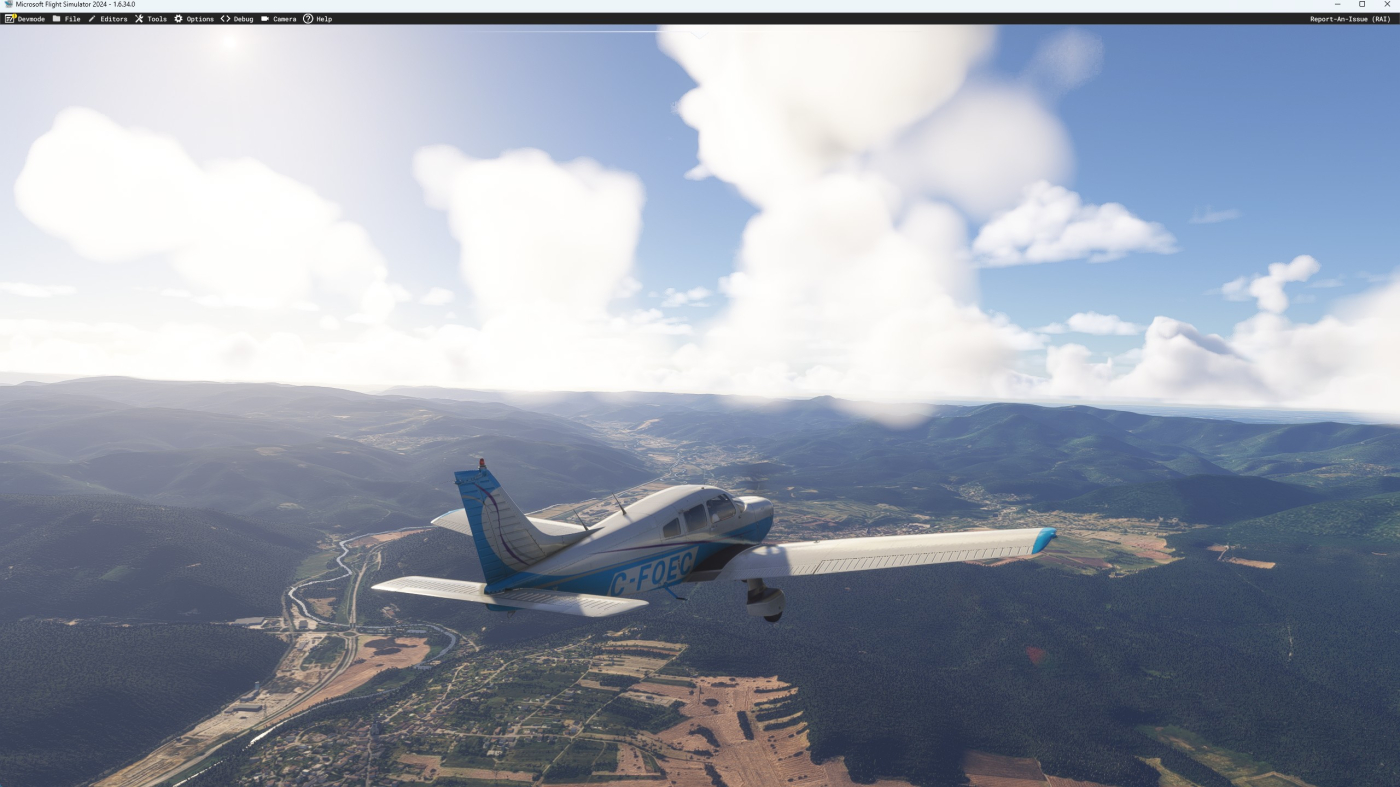Image resolution: width=1400 pixels, height=787 pixels.
Task: Open the Options menu
Action: coord(194,19)
